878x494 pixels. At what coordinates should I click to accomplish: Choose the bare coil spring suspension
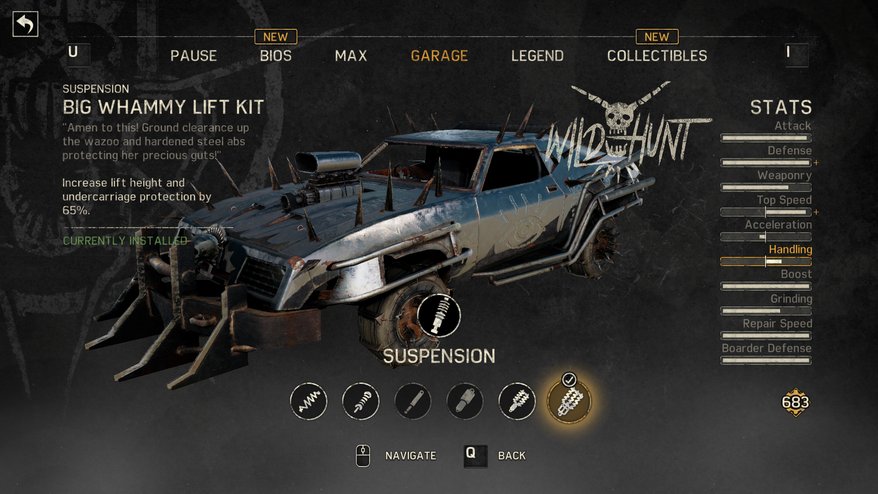coord(309,402)
